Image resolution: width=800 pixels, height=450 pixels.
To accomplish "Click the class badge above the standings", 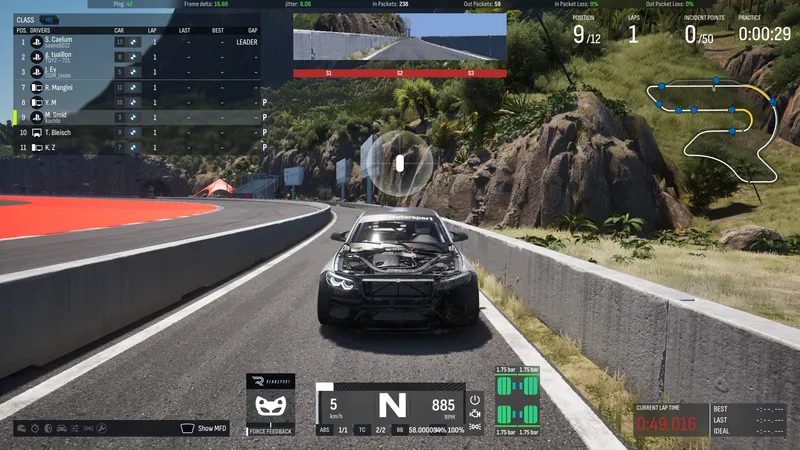I will coord(50,19).
